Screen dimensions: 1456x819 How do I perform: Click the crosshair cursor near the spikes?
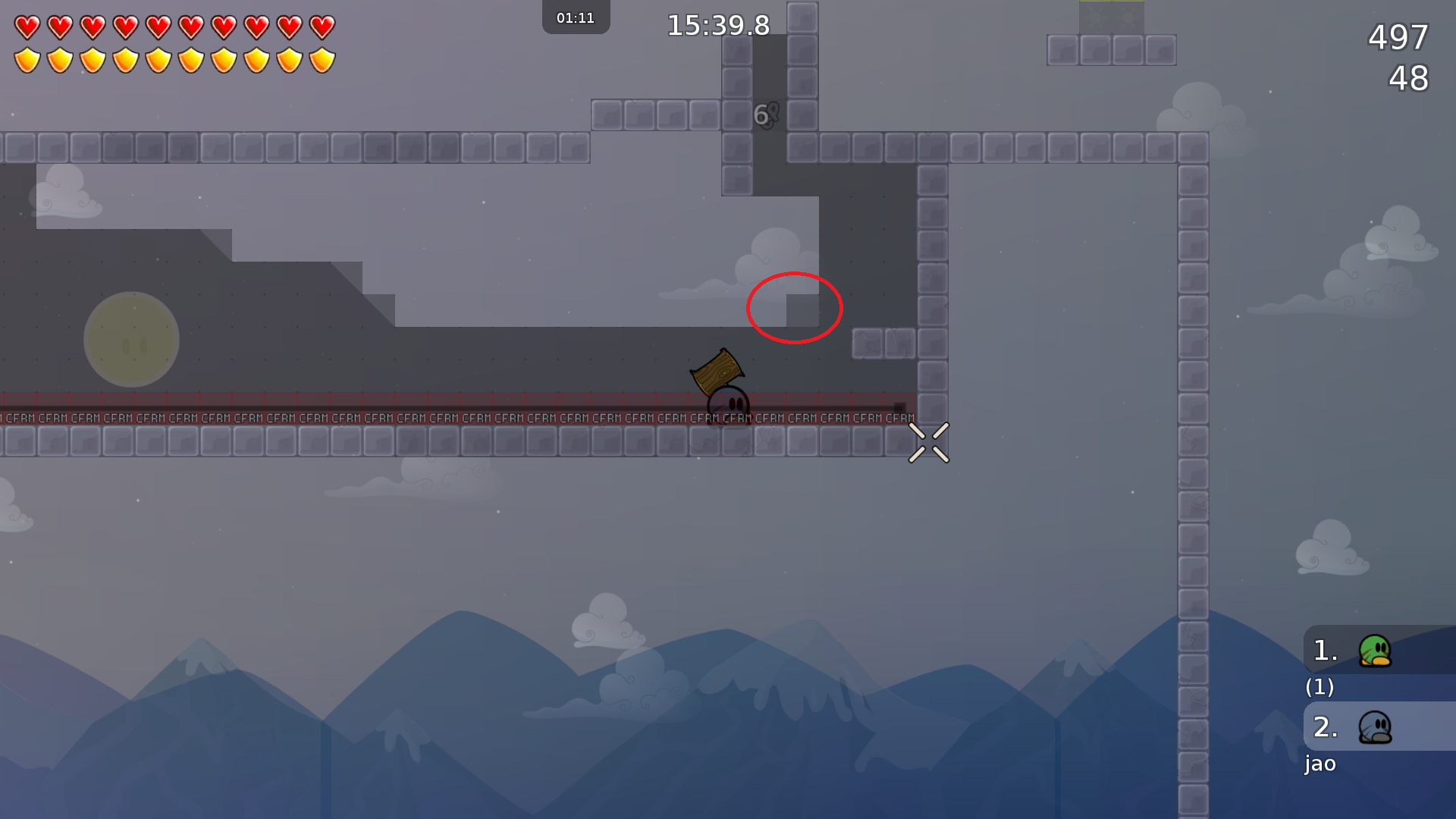coord(929,442)
